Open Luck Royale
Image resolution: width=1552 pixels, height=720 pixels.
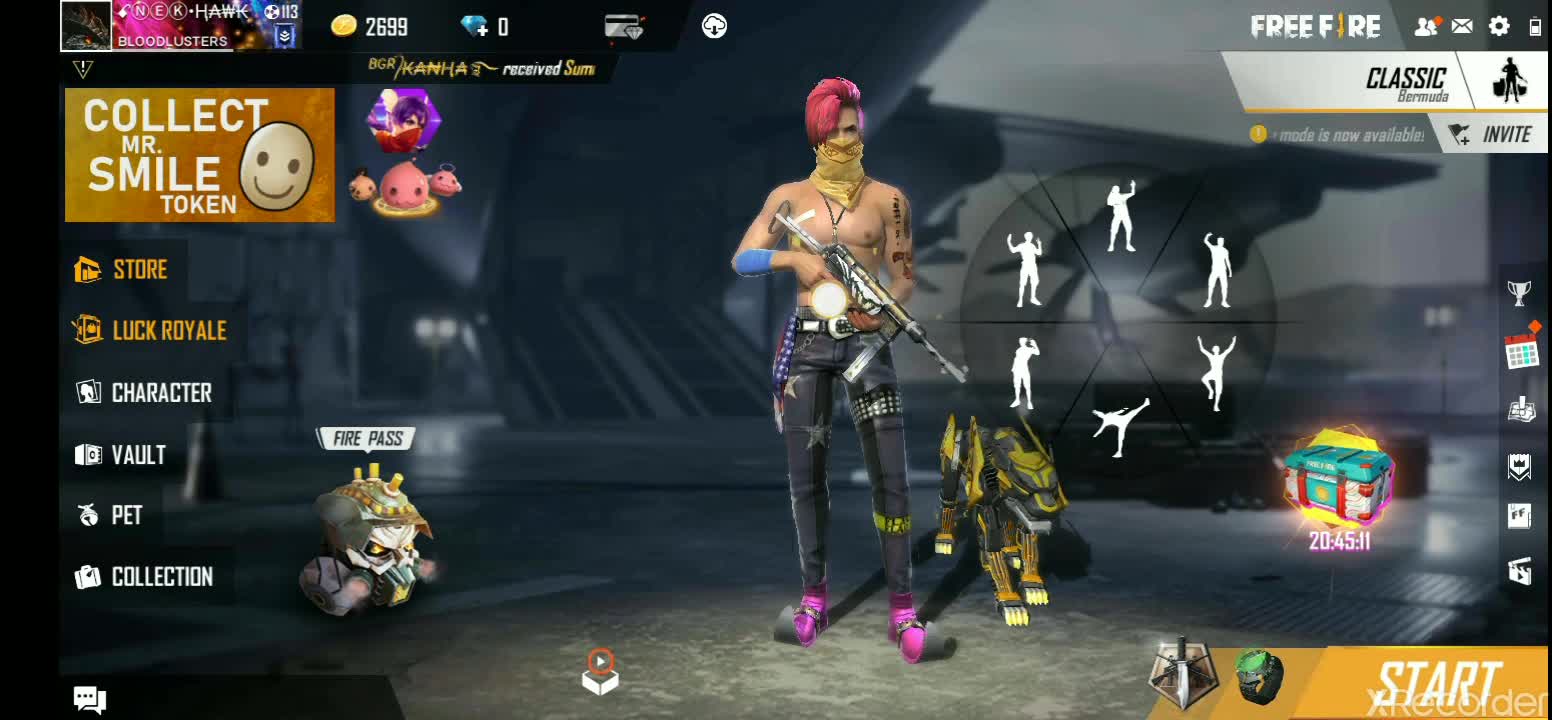point(150,331)
